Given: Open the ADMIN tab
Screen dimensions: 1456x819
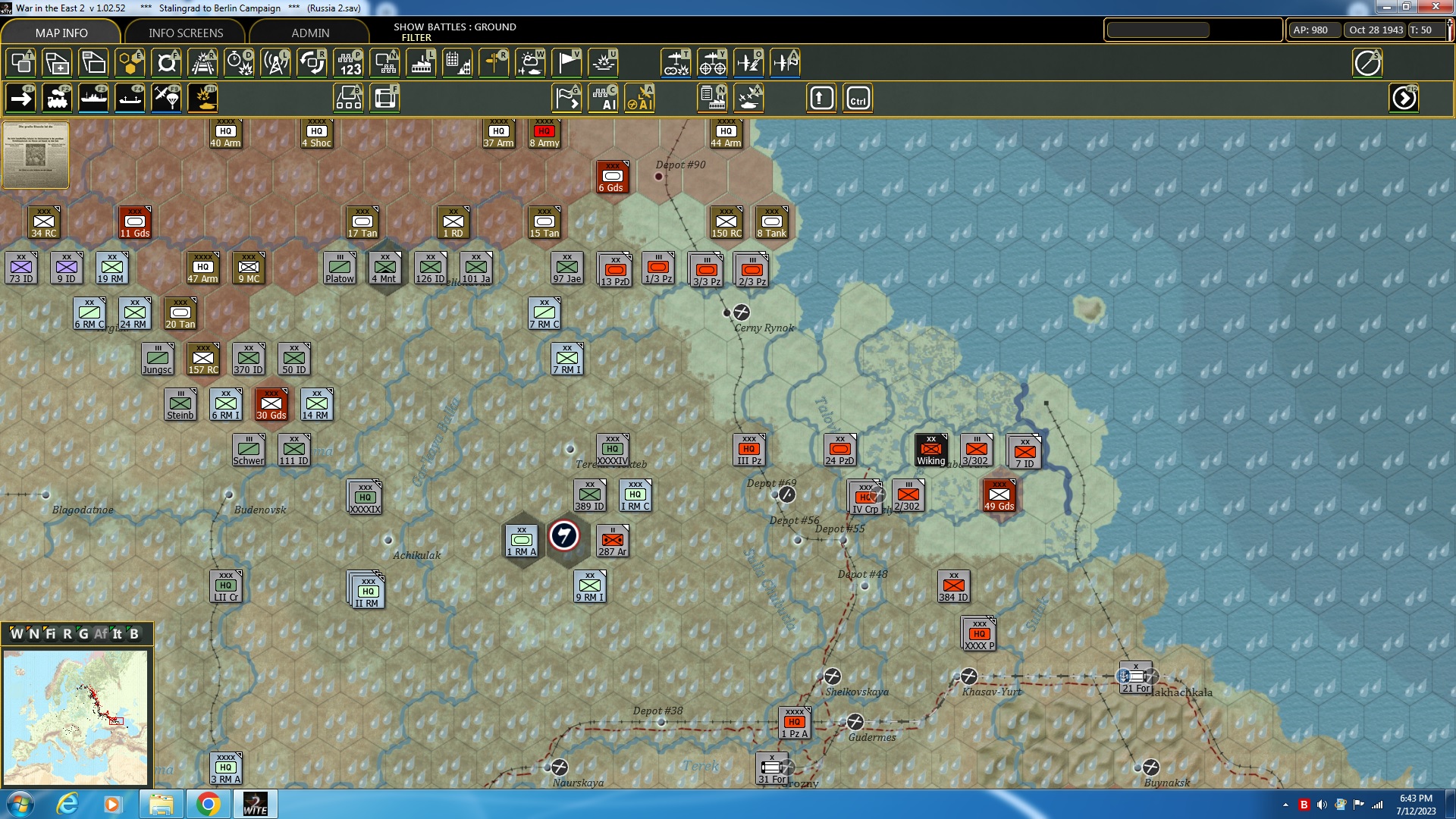Looking at the screenshot, I should [x=312, y=33].
